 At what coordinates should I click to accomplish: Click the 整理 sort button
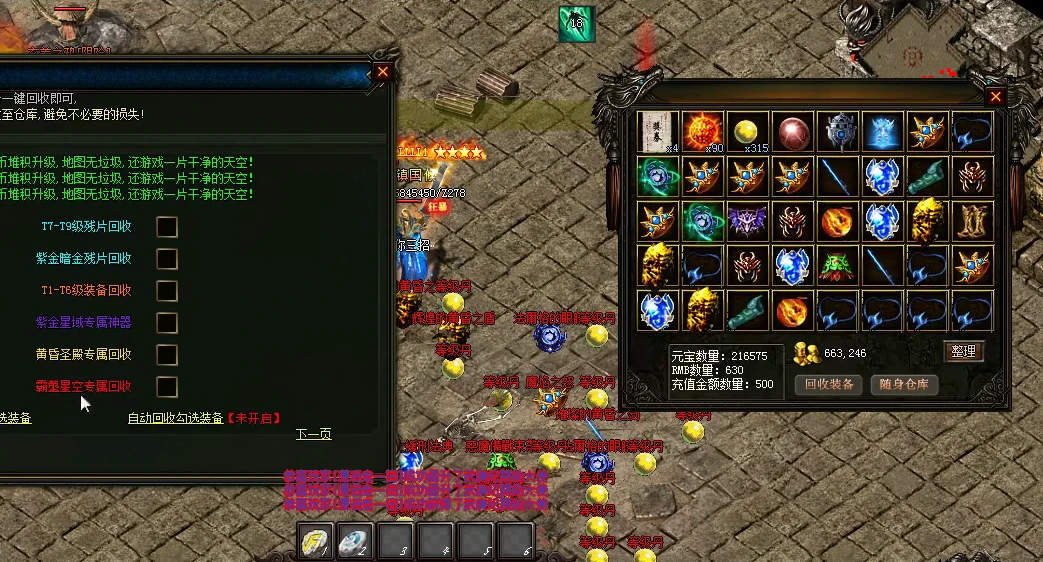click(964, 351)
